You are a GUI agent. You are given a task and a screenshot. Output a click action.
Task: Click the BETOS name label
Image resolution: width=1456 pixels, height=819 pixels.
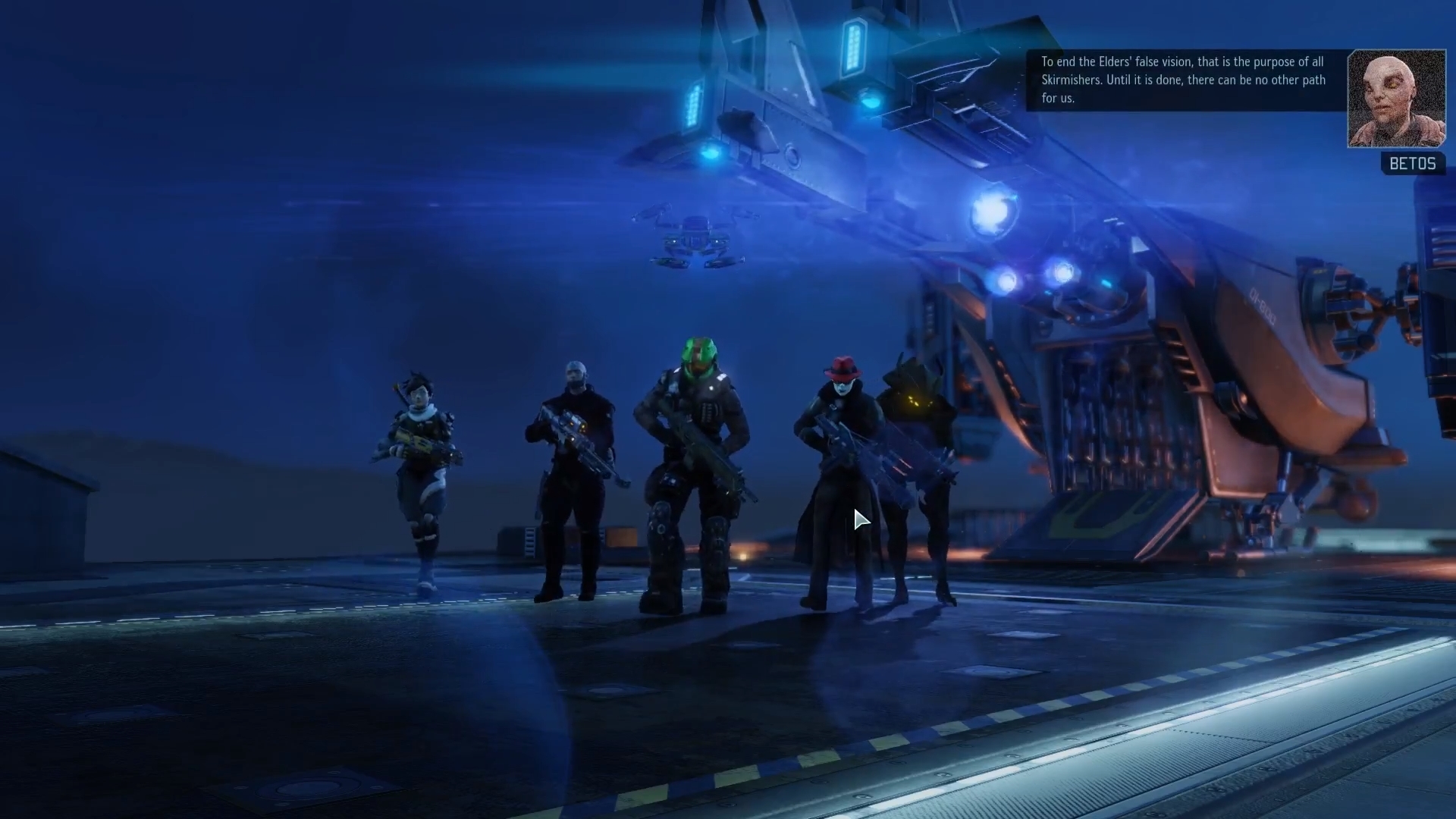[x=1412, y=163]
